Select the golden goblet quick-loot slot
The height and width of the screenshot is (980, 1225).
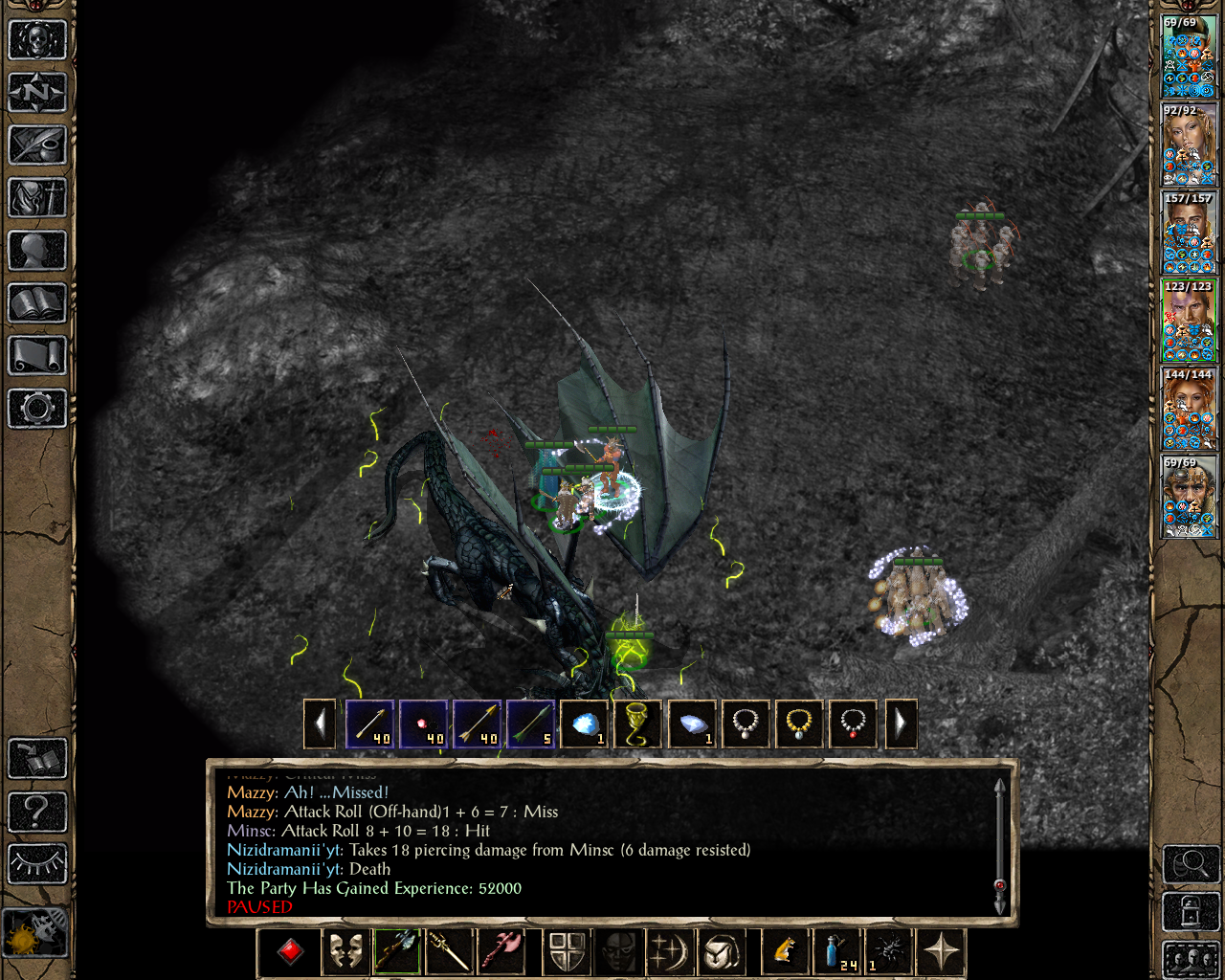tap(637, 724)
